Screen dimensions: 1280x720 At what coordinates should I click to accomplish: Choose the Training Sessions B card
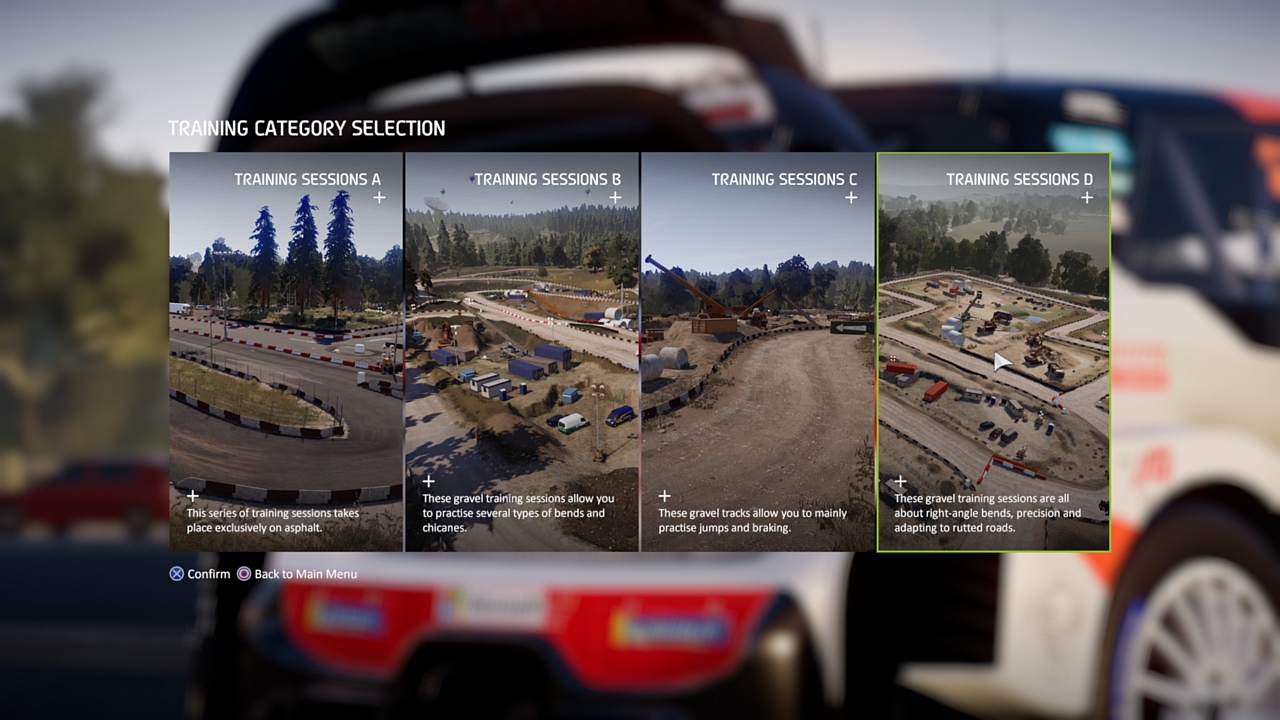pos(522,351)
